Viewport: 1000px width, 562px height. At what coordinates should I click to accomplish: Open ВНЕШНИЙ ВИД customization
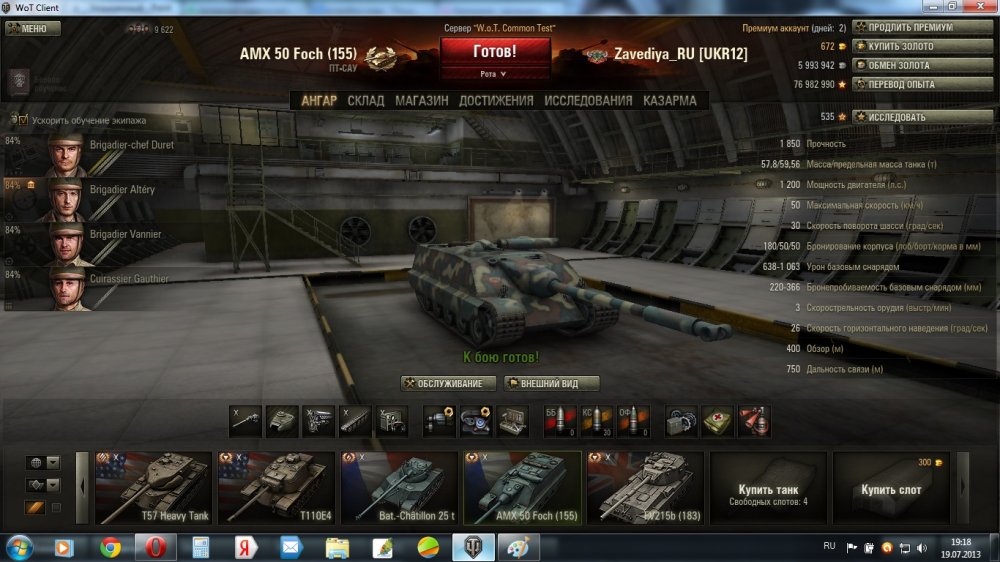552,384
